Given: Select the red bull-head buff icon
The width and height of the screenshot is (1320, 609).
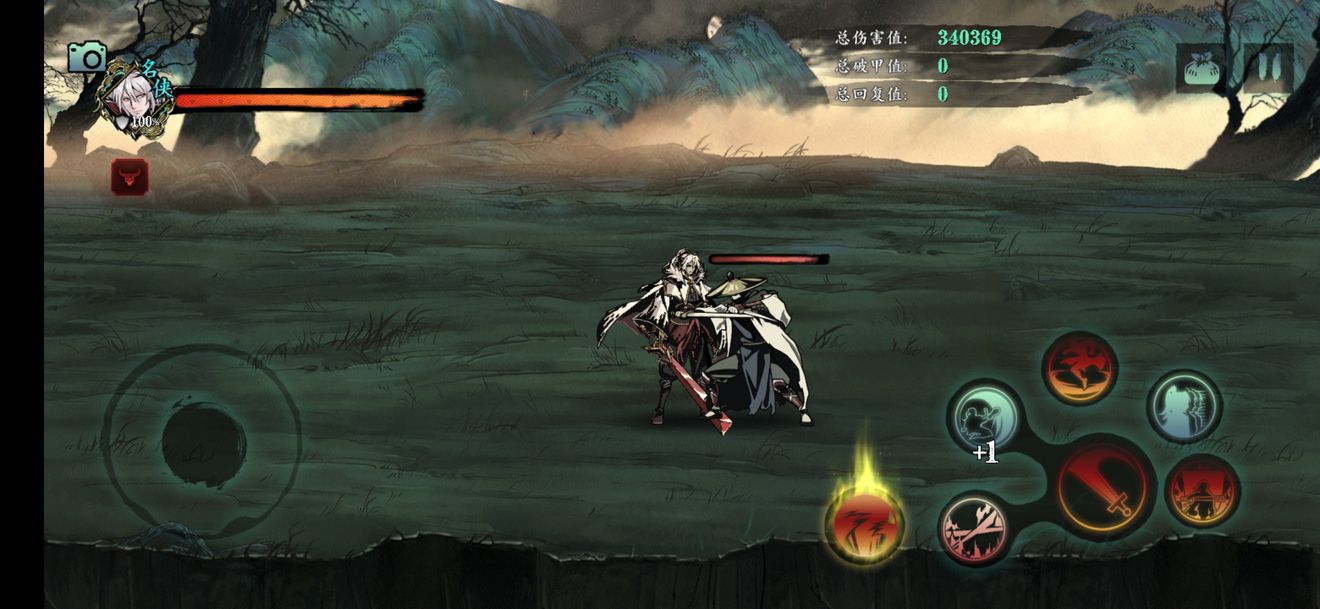Looking at the screenshot, I should click(x=130, y=177).
